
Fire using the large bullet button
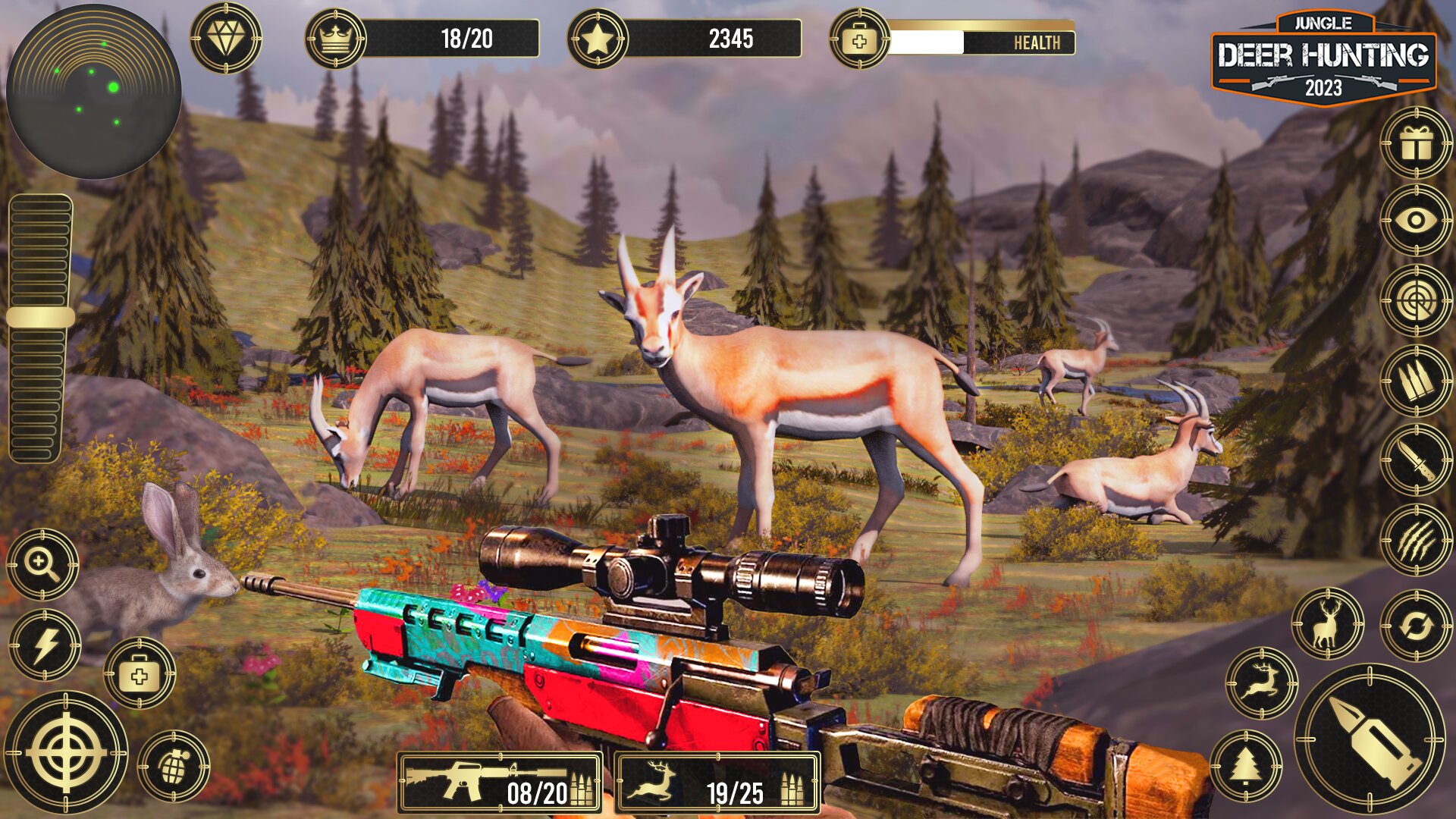pos(1370,738)
